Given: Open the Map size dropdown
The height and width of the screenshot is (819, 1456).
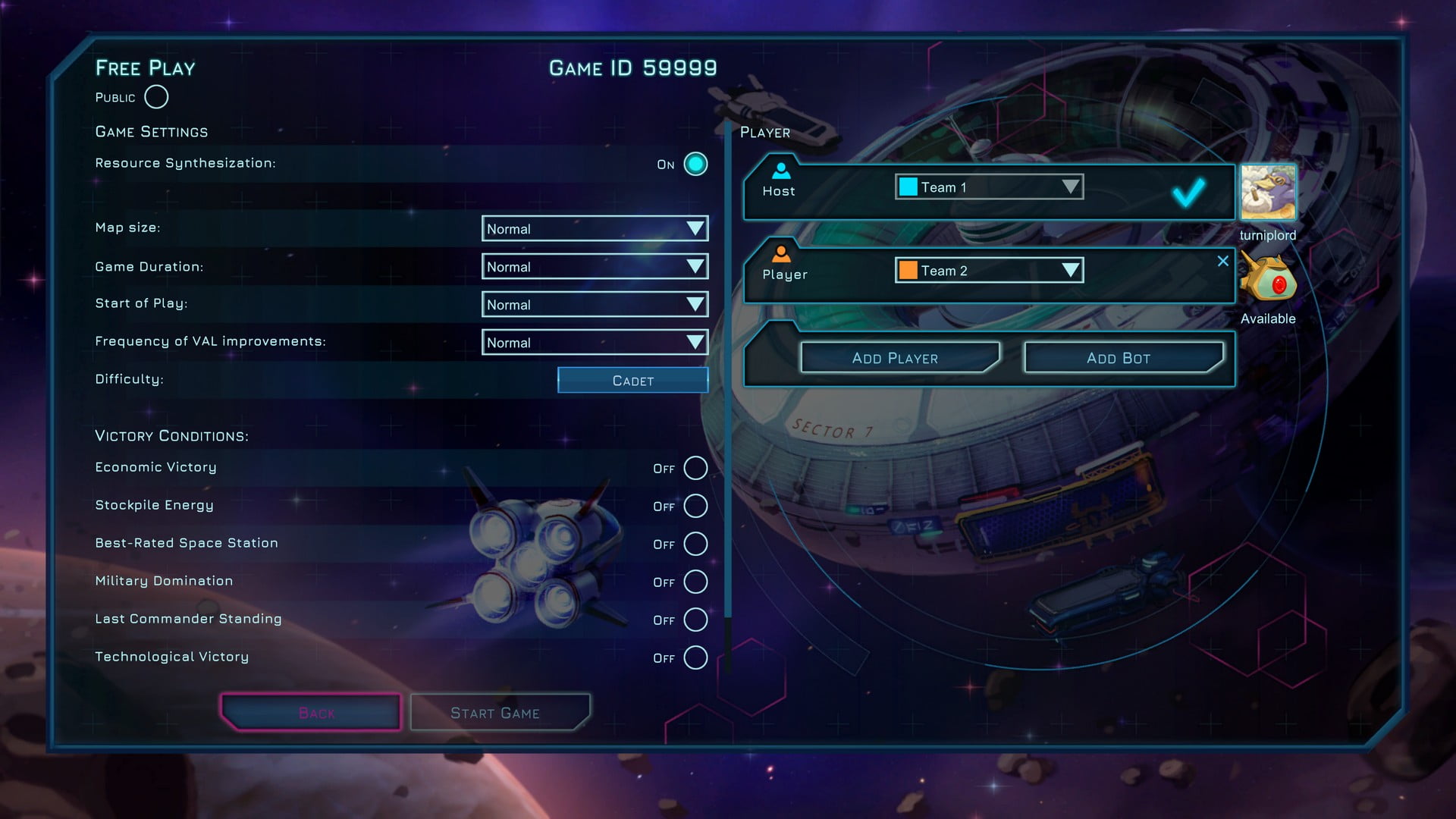Looking at the screenshot, I should pyautogui.click(x=595, y=228).
